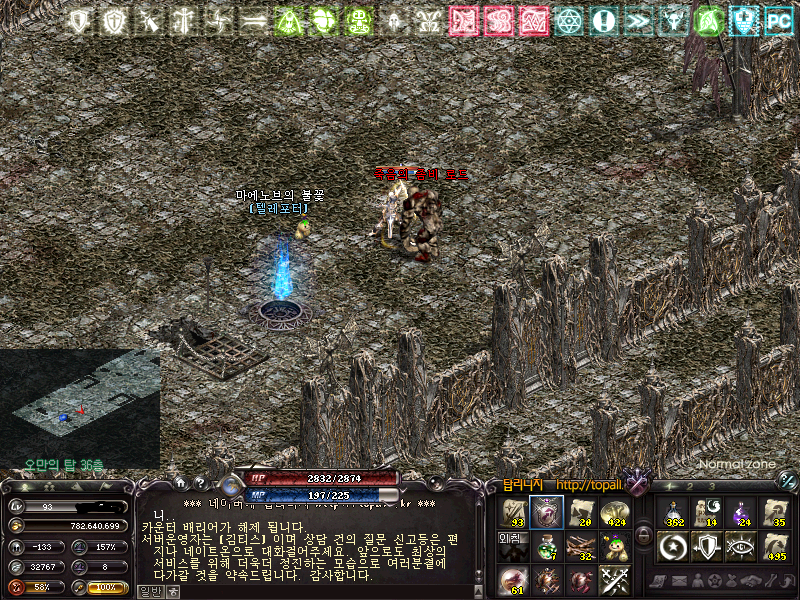Use the gold coin item showing 424

(x=614, y=511)
